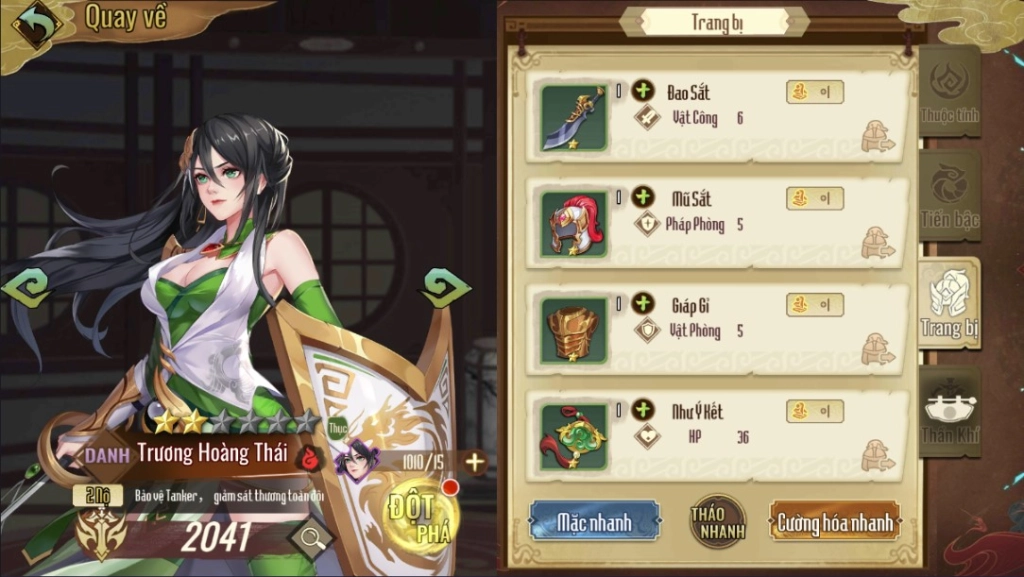This screenshot has height=577, width=1024.
Task: Tap the Tháo nhanh round button
Action: click(x=717, y=522)
